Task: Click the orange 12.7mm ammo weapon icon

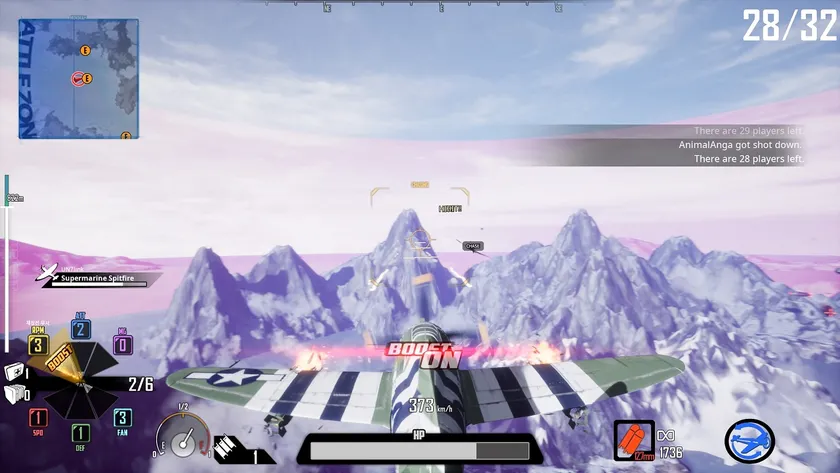Action: click(x=633, y=441)
